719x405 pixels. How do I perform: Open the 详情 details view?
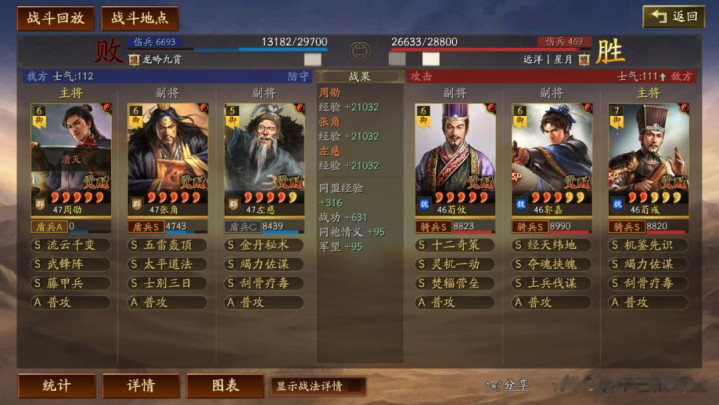click(x=141, y=386)
